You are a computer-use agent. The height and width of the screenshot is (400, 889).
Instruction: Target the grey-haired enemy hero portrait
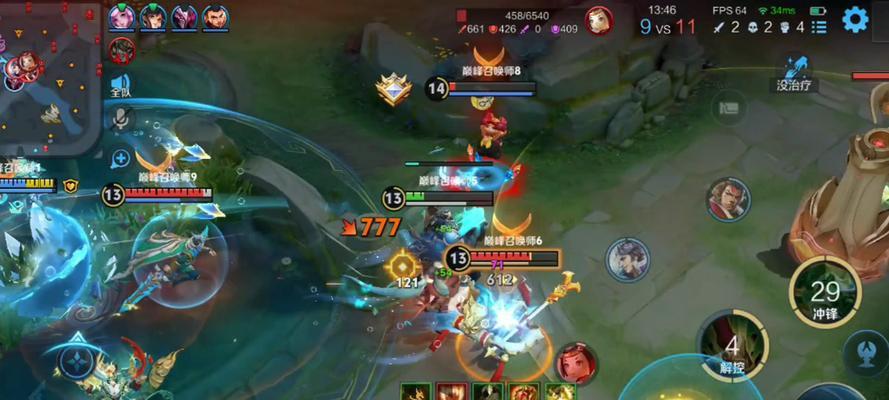628,259
